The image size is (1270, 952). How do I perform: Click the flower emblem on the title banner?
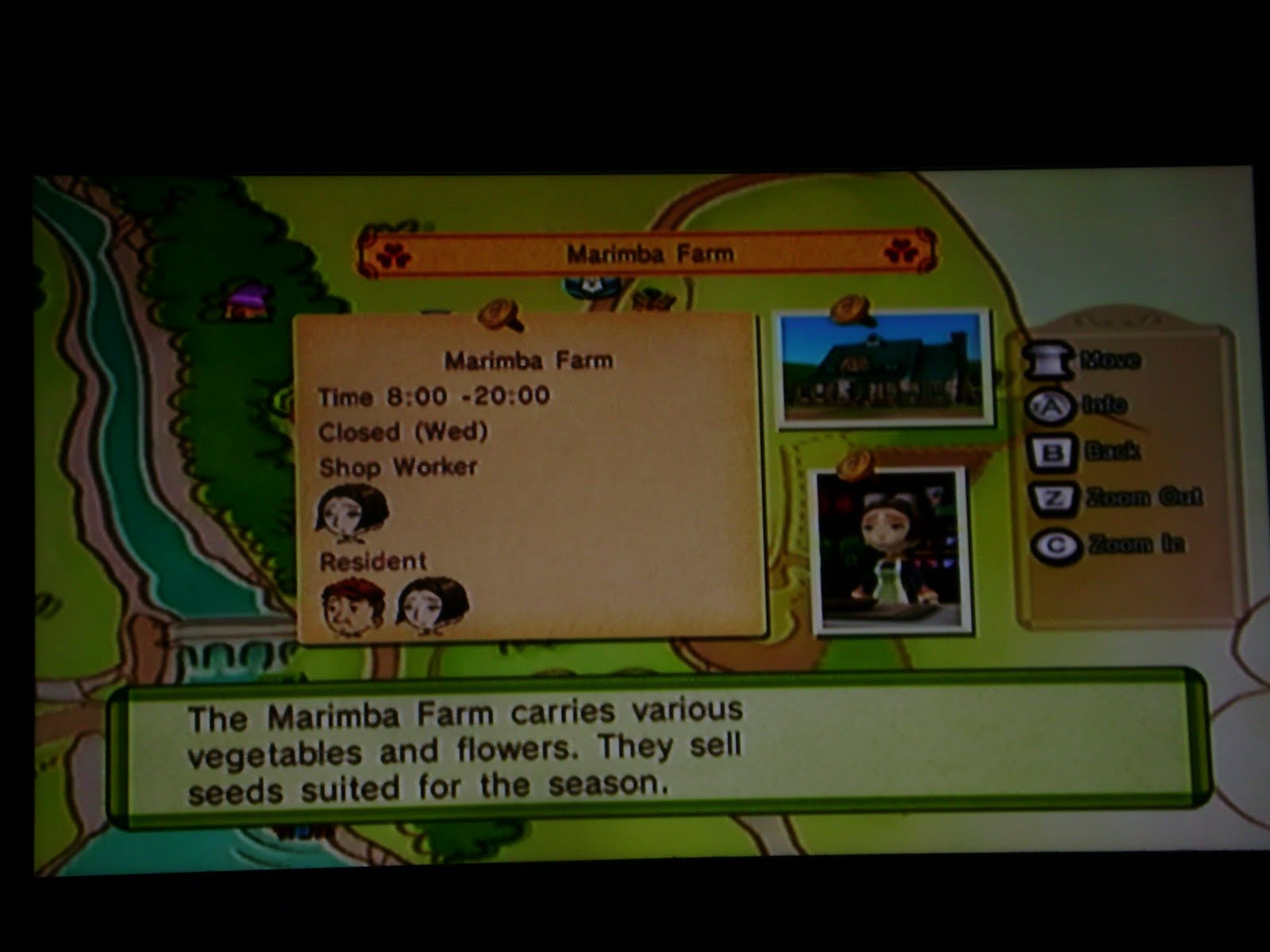point(391,252)
